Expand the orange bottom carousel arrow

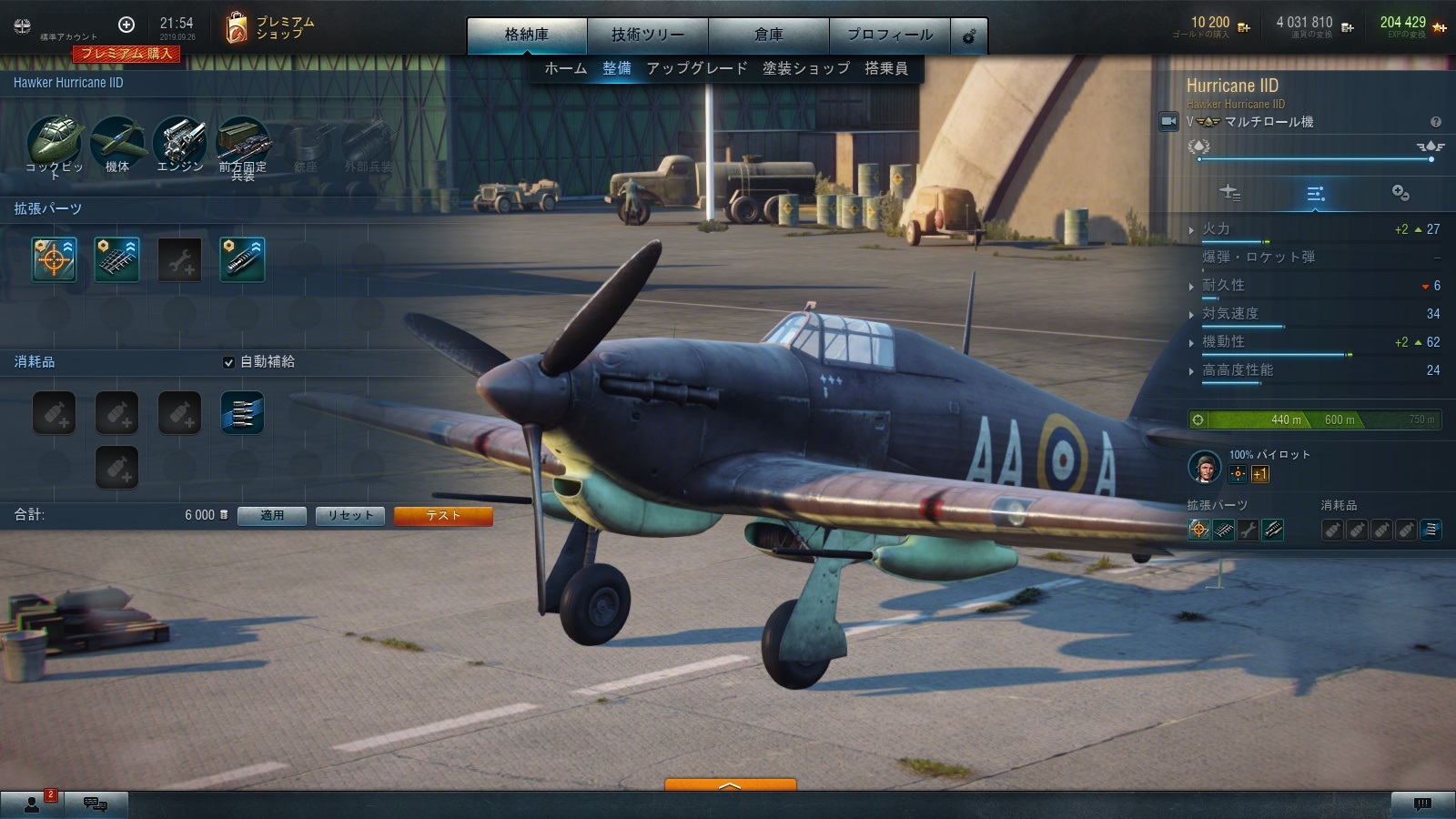pos(730,784)
